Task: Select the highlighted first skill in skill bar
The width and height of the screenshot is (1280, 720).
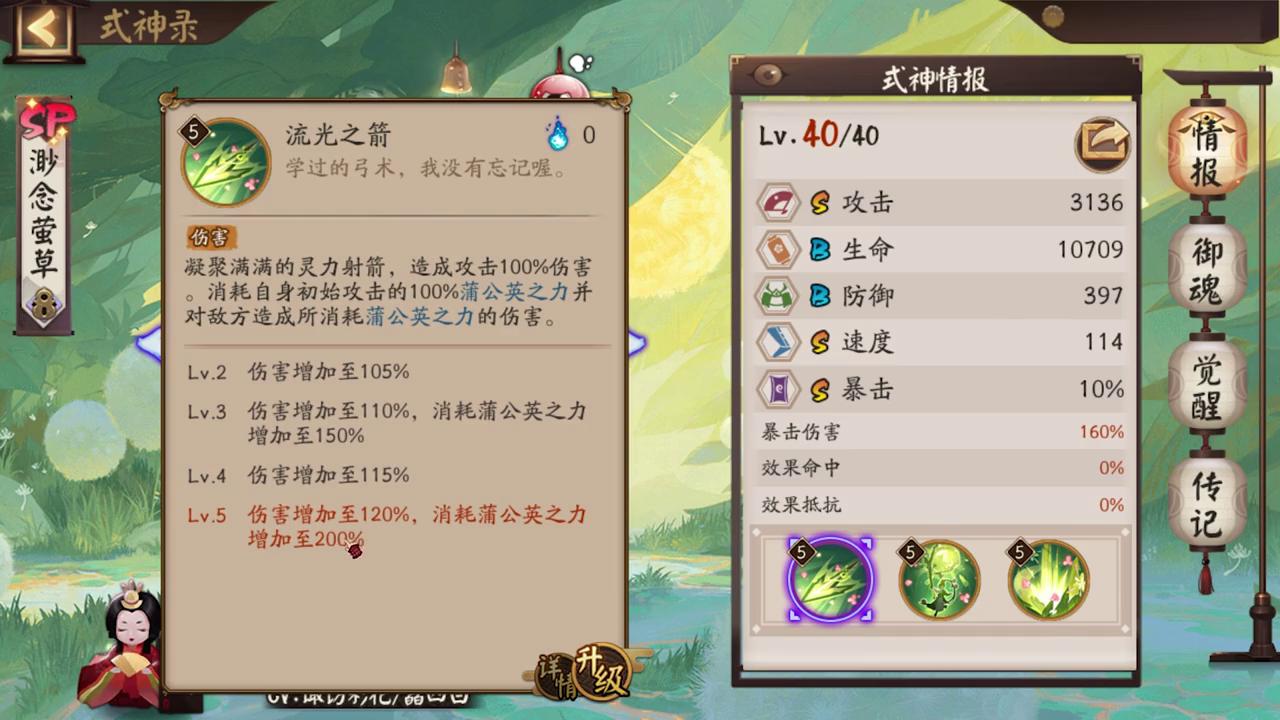Action: [830, 580]
